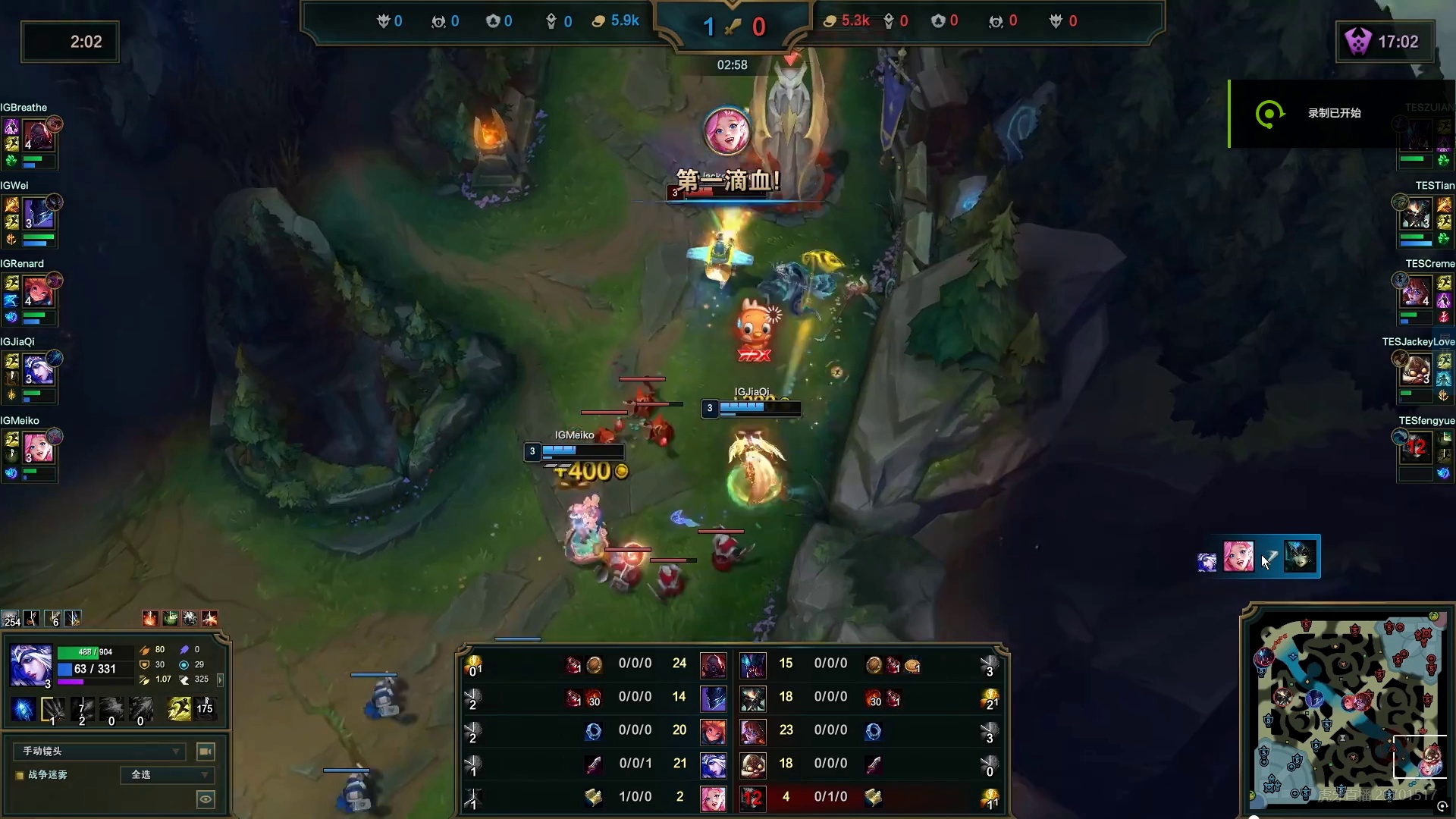1456x819 pixels.
Task: Click the blue ice crystal passive icon
Action: [x=24, y=709]
